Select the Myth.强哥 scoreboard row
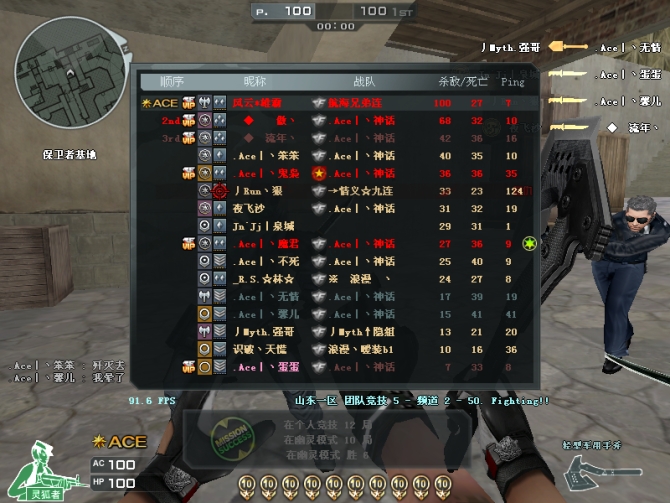This screenshot has width=670, height=503. (x=338, y=332)
